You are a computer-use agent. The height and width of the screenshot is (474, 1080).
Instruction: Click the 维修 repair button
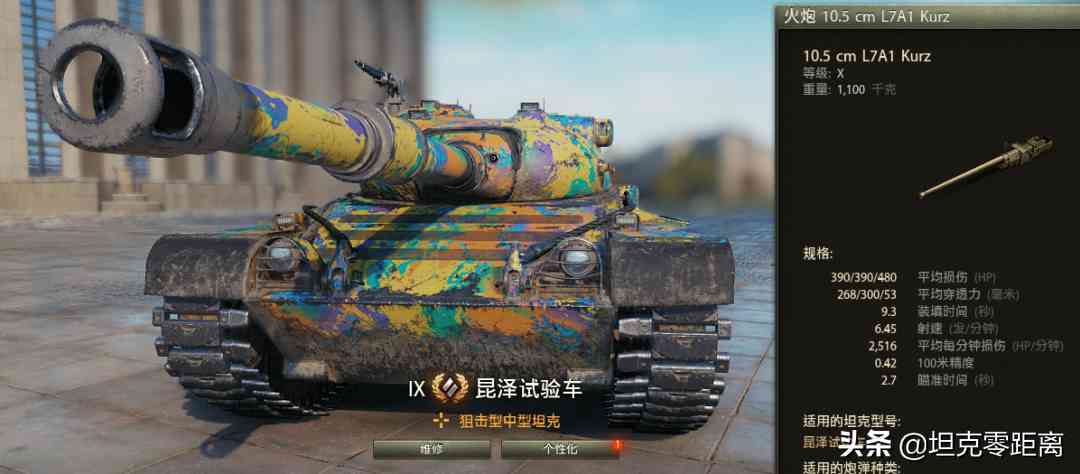431,449
